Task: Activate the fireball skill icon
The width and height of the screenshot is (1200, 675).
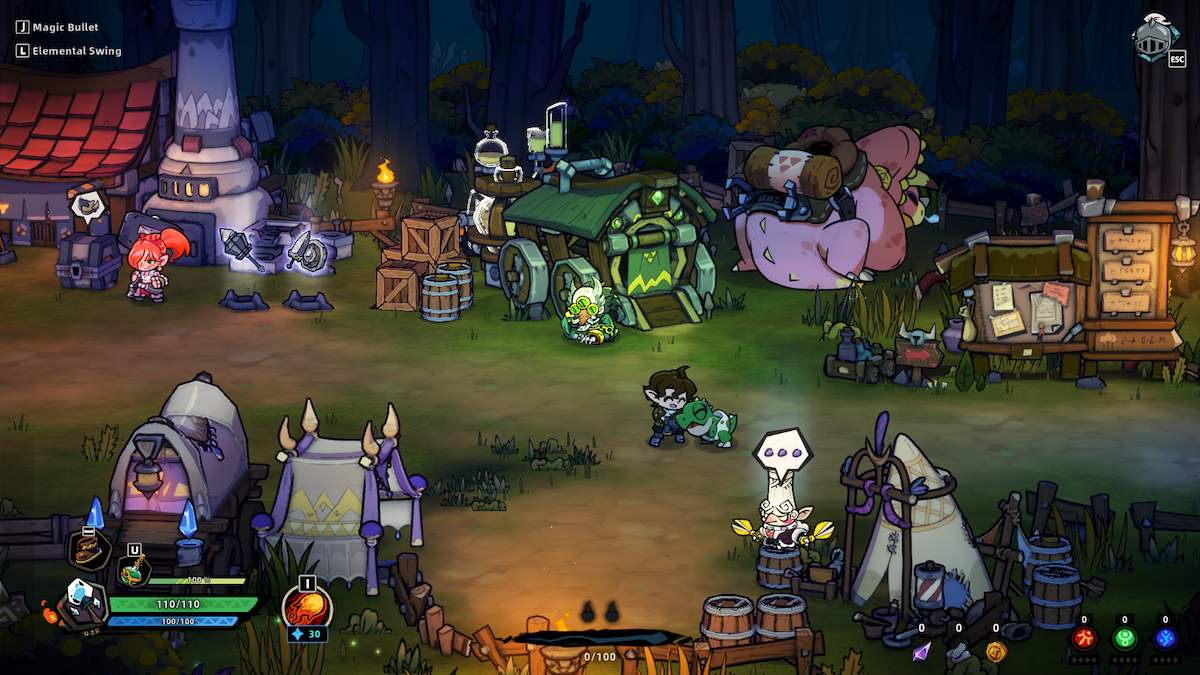Action: [306, 606]
